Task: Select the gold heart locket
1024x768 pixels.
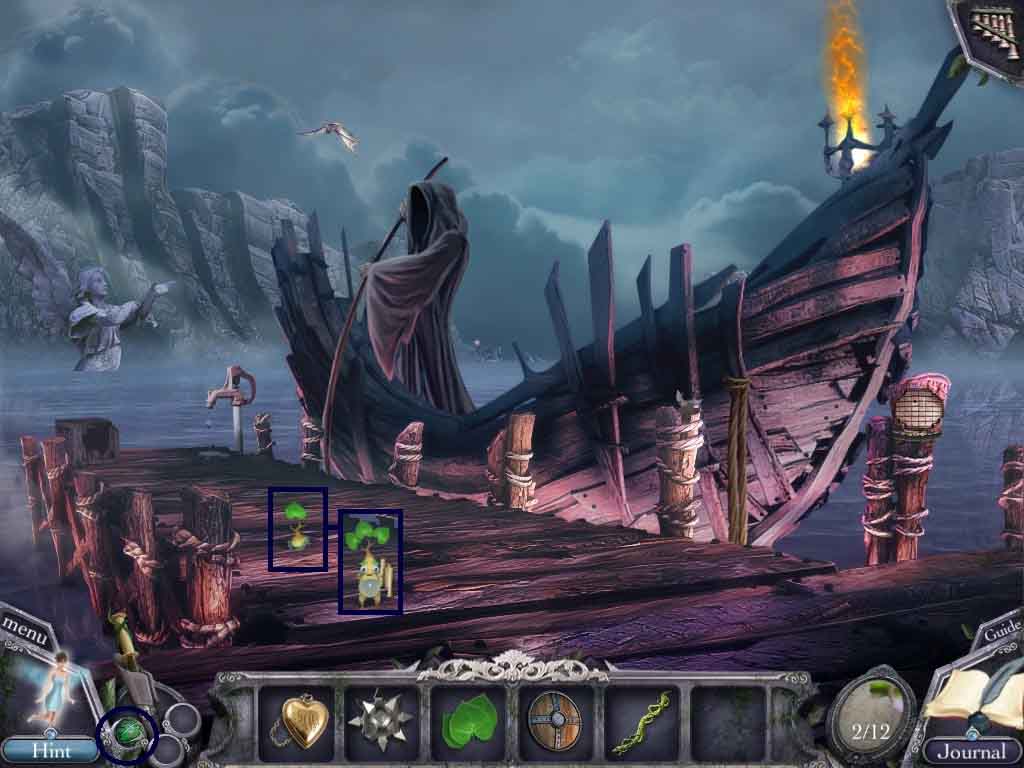Action: [298, 720]
